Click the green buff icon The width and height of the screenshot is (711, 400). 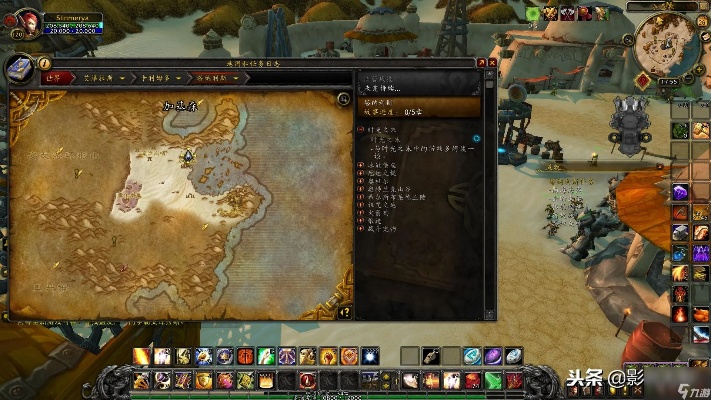pos(534,13)
